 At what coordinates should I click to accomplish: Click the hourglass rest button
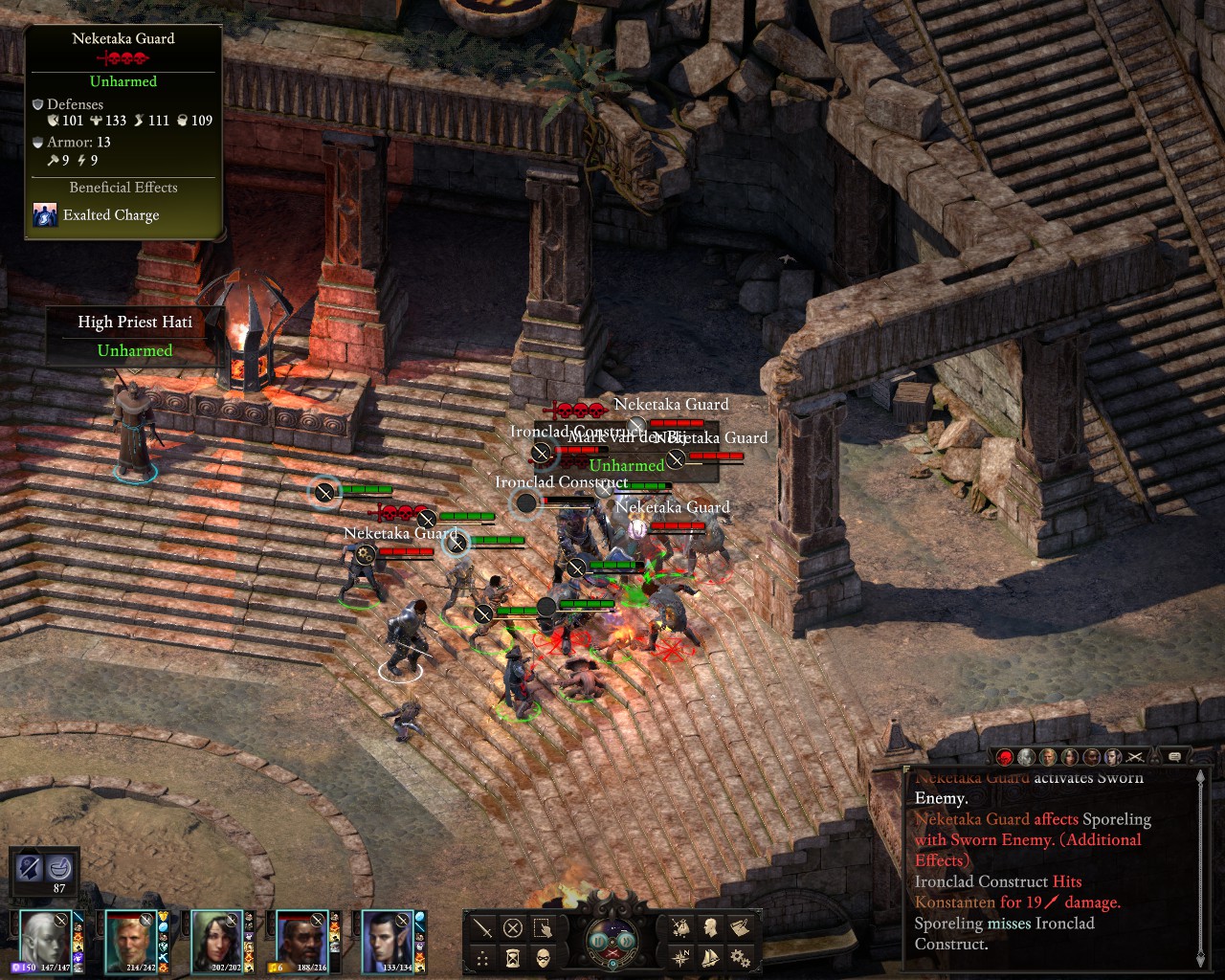coord(513,957)
